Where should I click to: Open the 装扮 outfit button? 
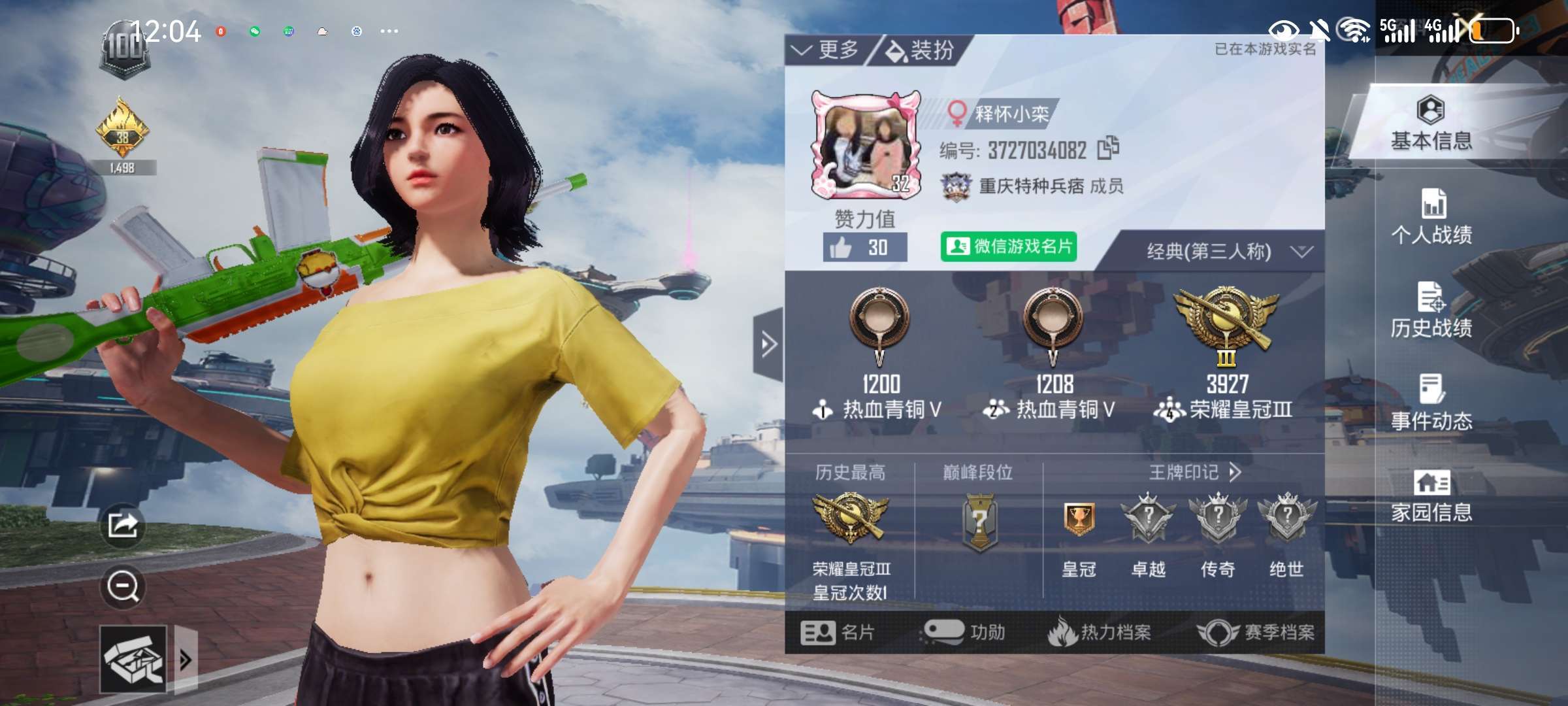tap(920, 50)
